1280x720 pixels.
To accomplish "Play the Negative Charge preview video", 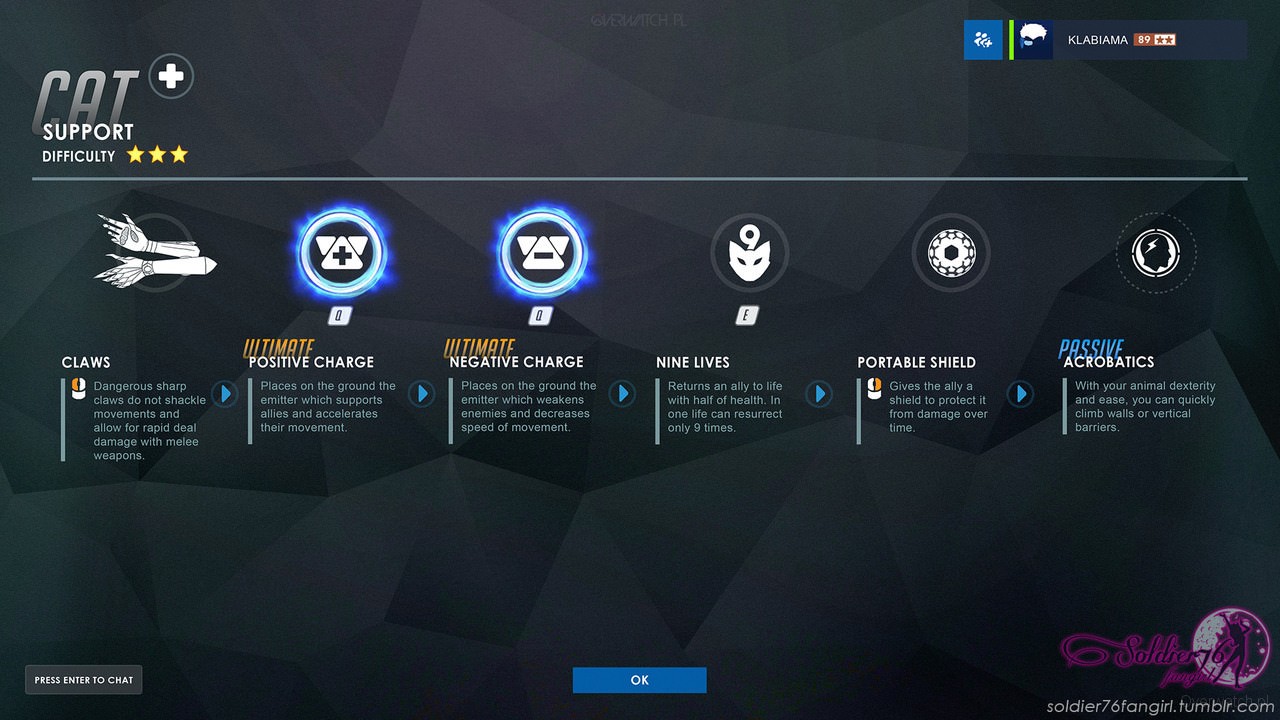I will coord(622,394).
